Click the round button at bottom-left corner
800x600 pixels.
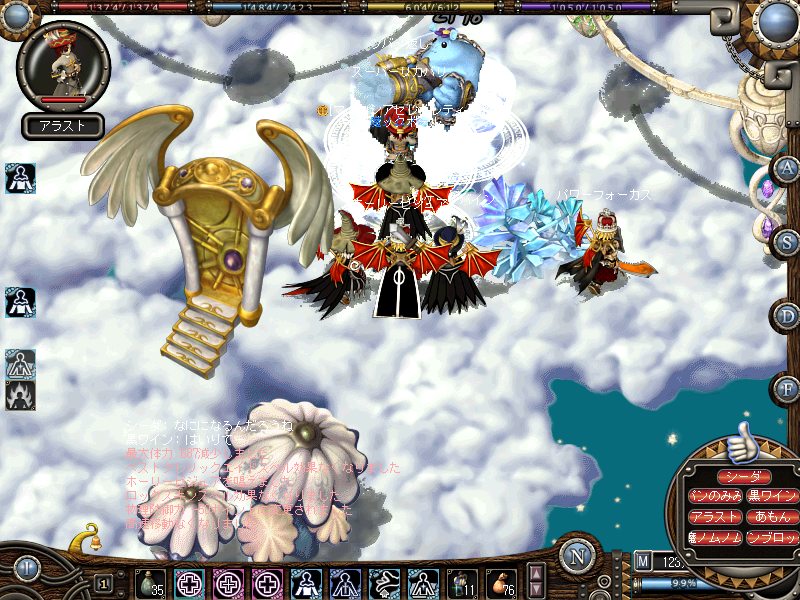click(26, 569)
